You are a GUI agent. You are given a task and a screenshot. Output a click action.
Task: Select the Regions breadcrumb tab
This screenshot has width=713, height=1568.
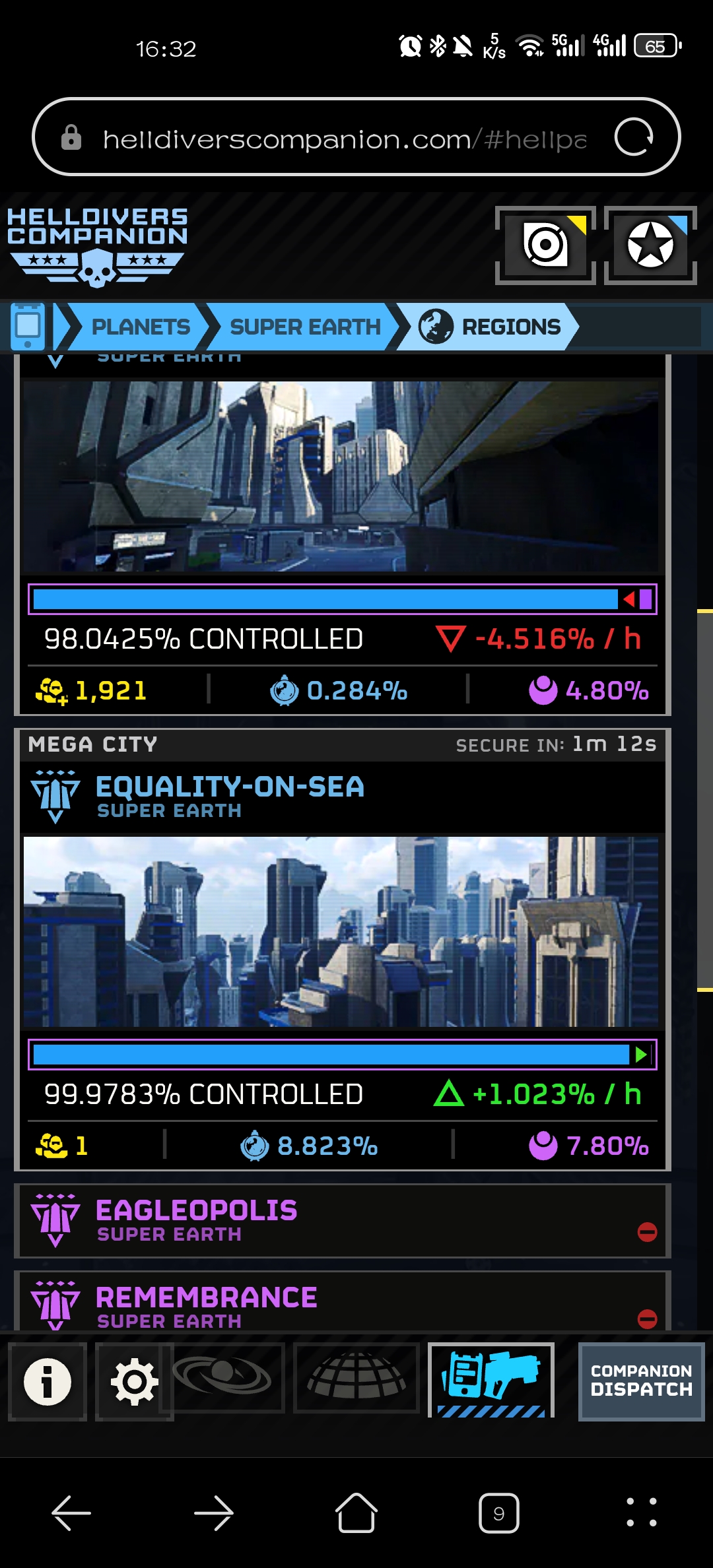coord(491,327)
